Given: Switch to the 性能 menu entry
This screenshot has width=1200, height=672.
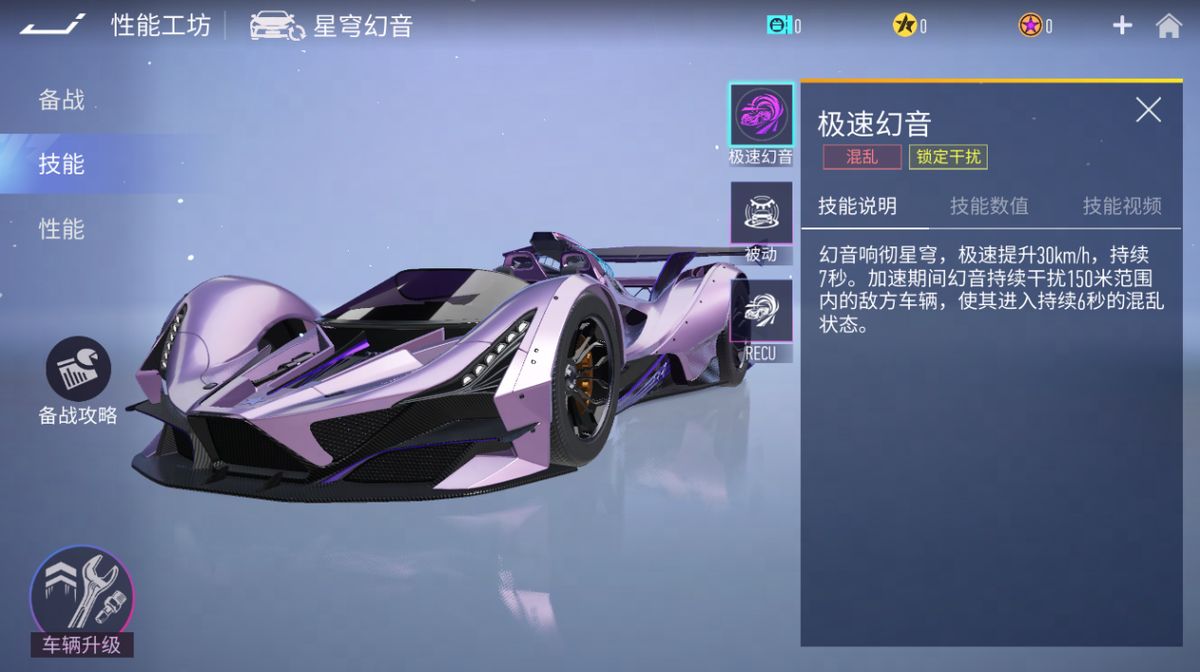Looking at the screenshot, I should click(62, 229).
